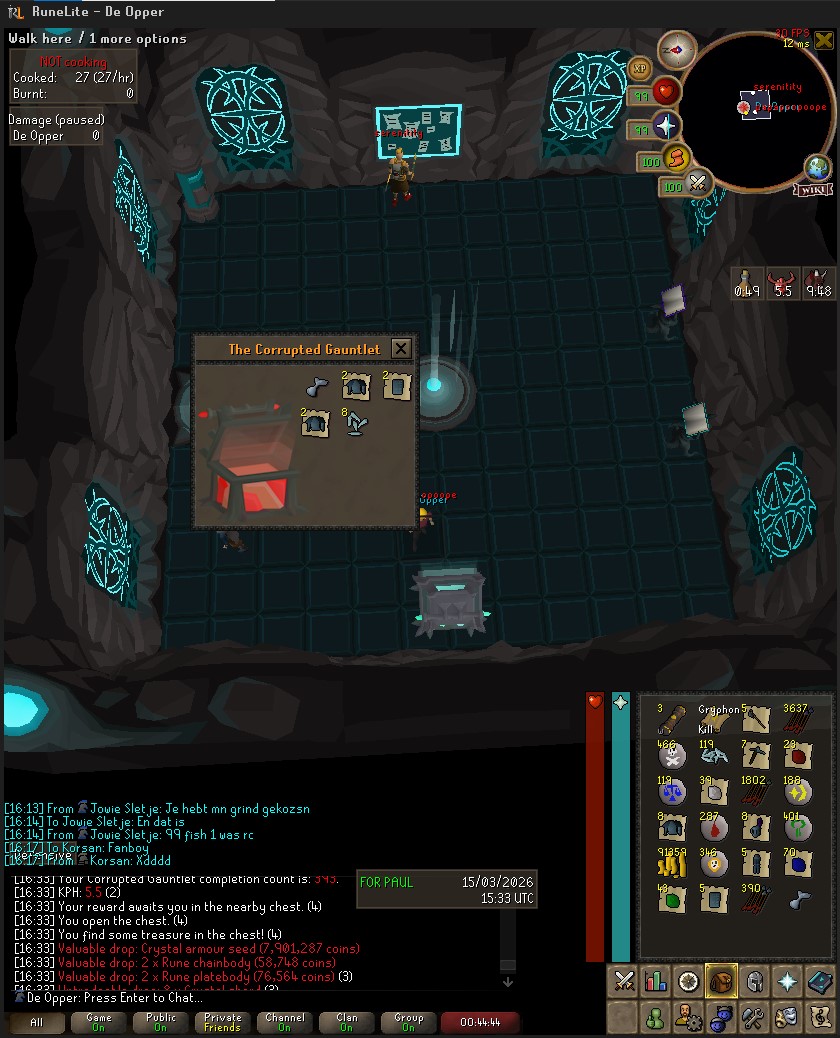The image size is (840, 1038).
Task: Click the compass to face north
Action: tap(677, 49)
